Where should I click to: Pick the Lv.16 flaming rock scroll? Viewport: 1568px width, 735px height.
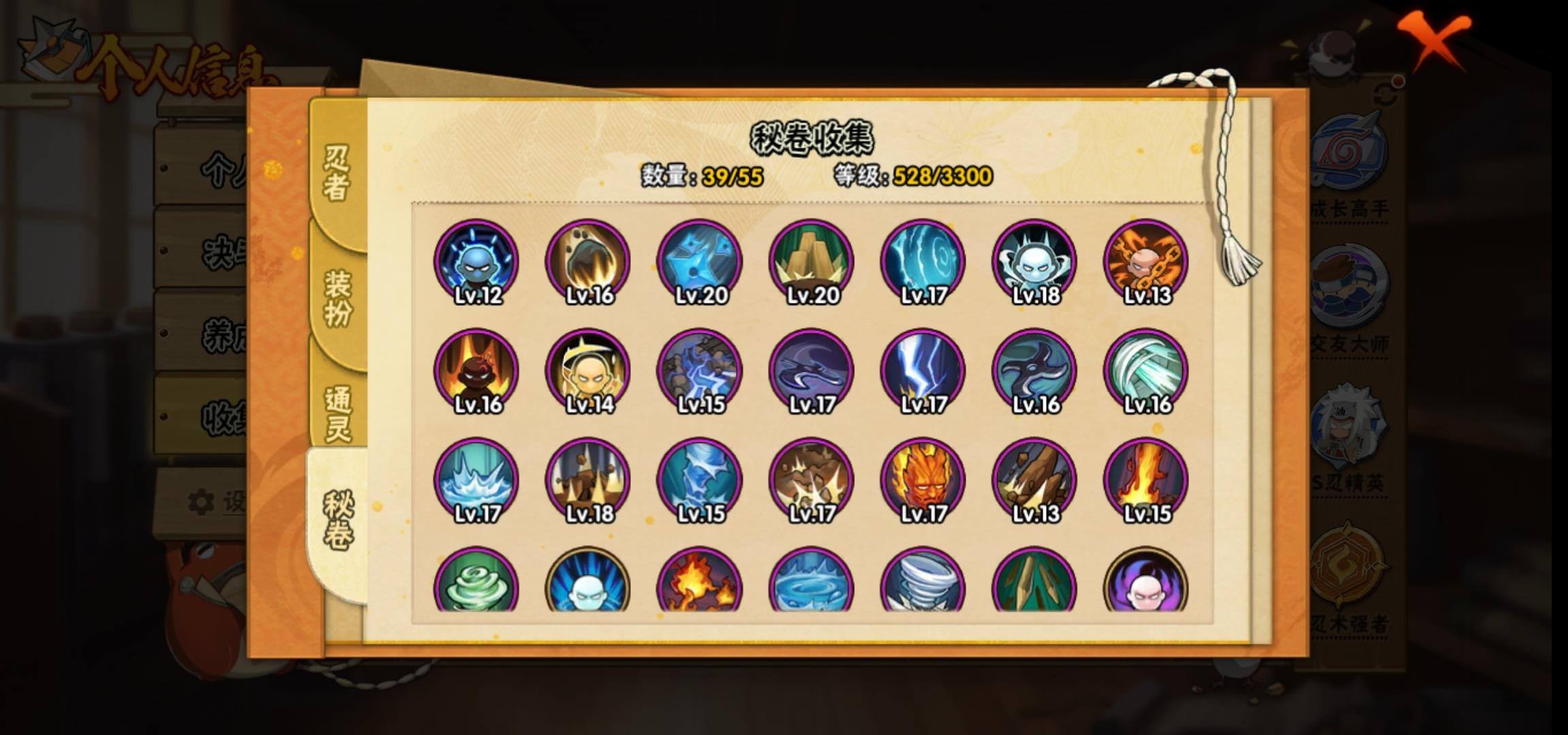[588, 262]
